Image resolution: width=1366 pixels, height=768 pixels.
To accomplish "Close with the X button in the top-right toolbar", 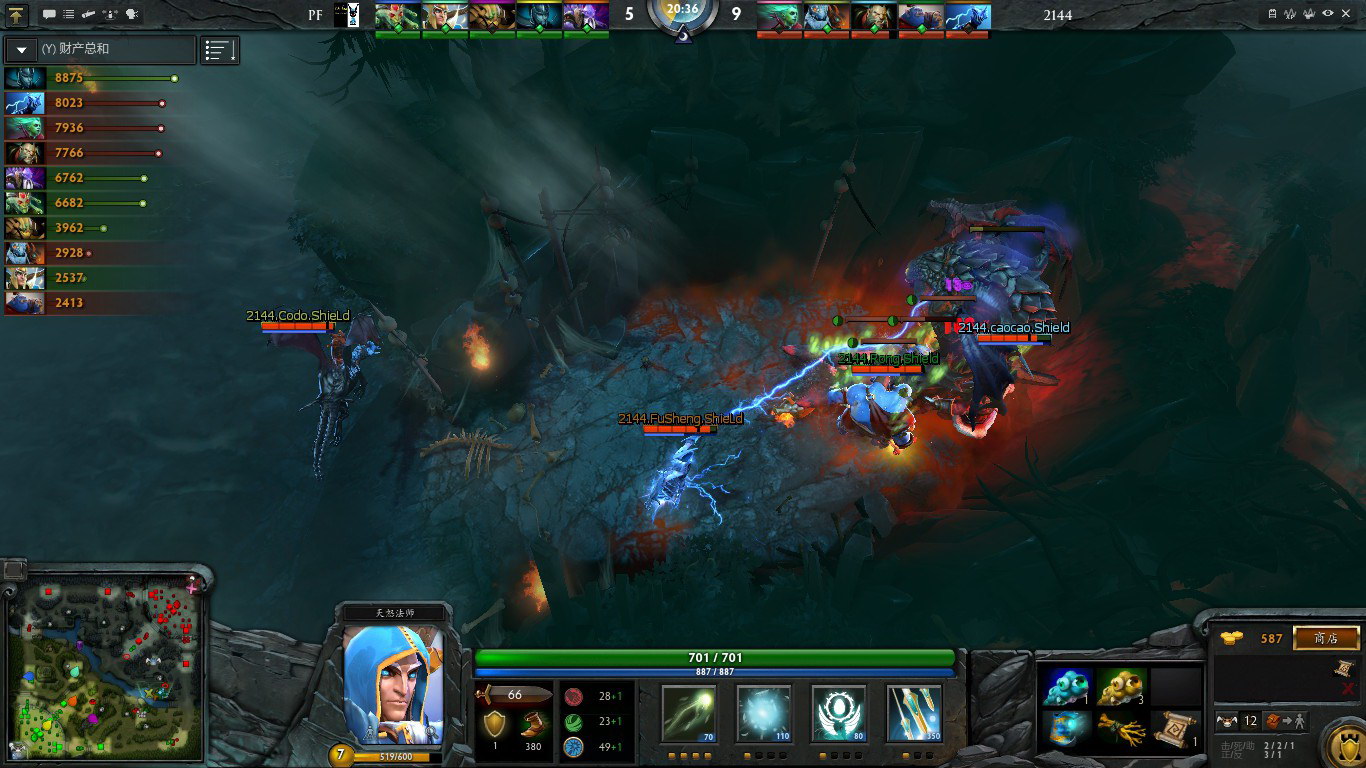I will pyautogui.click(x=1348, y=14).
